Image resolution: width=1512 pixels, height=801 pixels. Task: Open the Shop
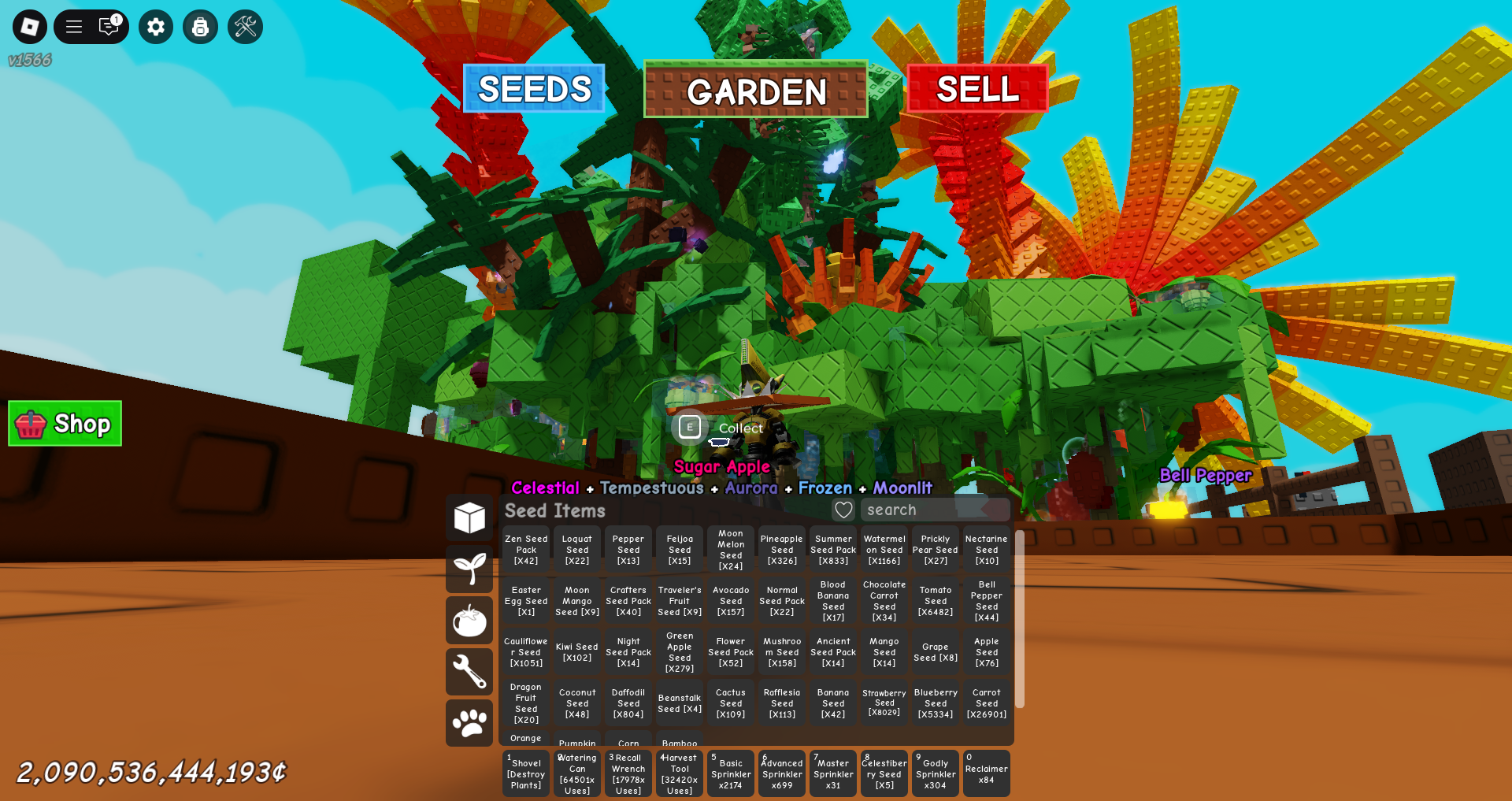(65, 424)
